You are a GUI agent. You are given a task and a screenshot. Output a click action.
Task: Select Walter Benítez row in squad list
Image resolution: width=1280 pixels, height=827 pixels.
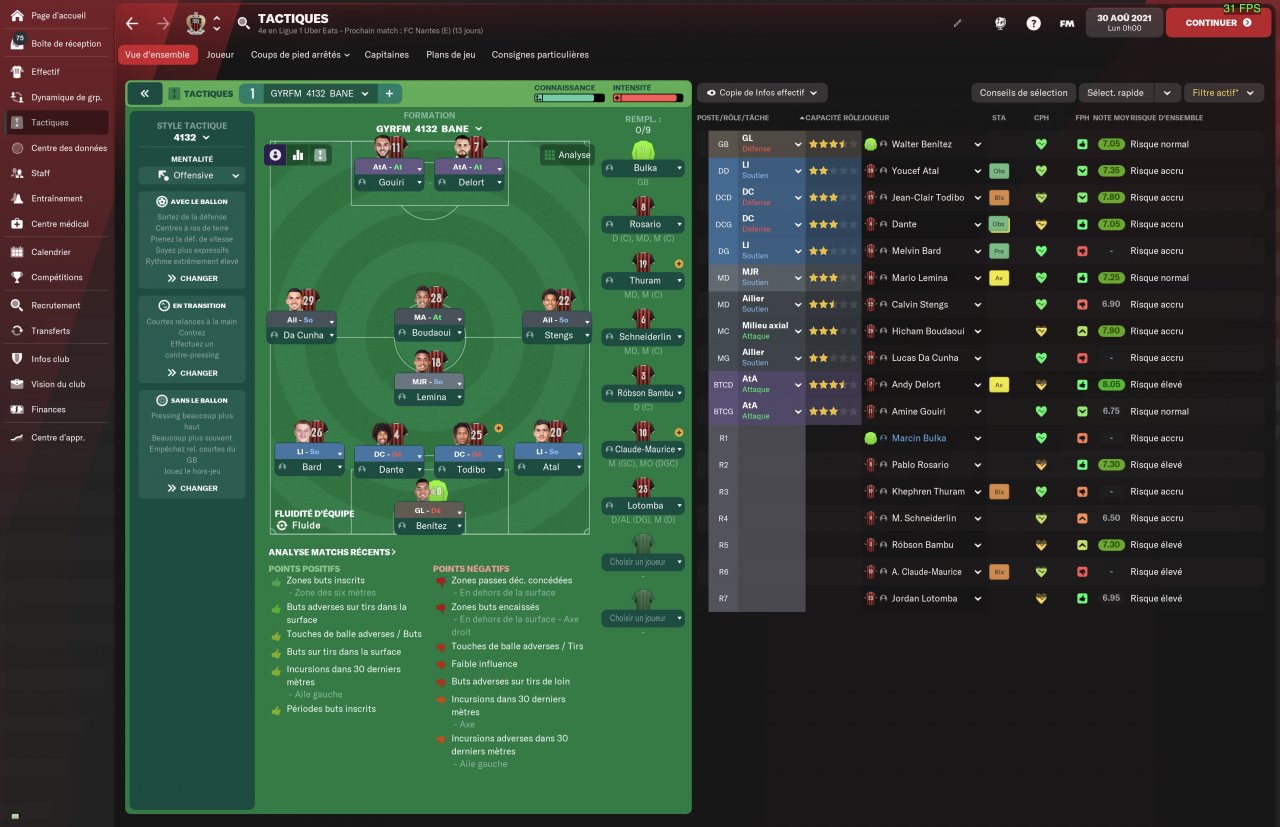coord(920,144)
